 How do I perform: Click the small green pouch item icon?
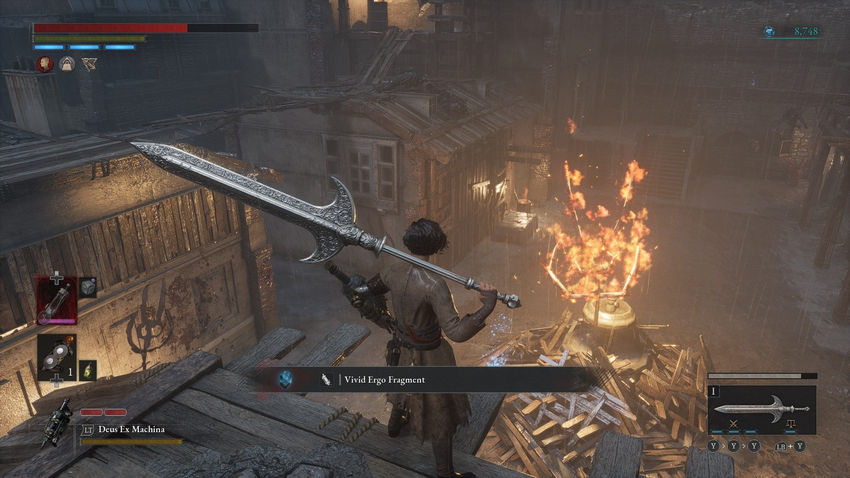point(87,369)
